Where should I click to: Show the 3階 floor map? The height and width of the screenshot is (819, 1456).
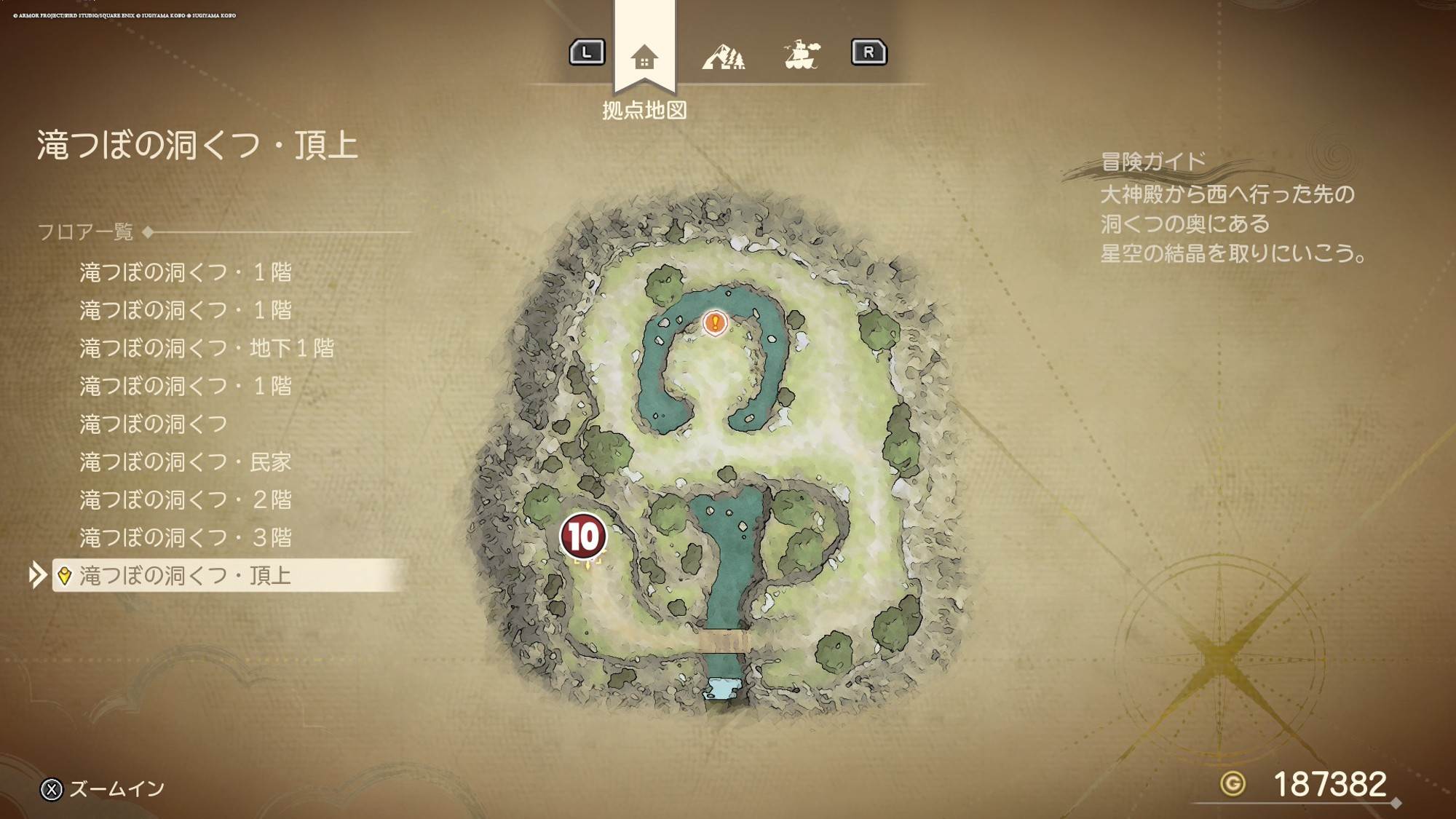pyautogui.click(x=185, y=537)
